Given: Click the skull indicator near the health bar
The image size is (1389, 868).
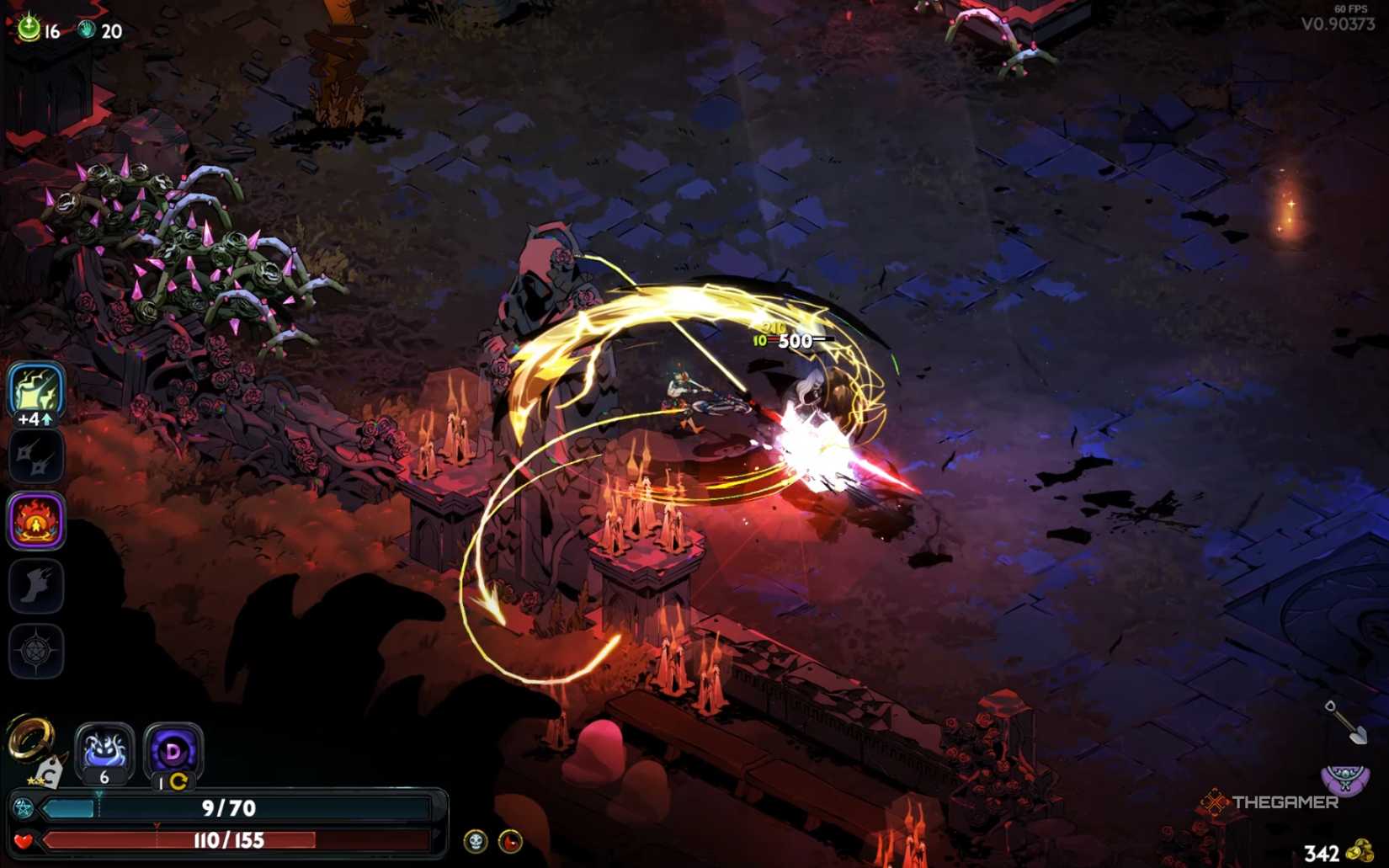Looking at the screenshot, I should coord(474,839).
